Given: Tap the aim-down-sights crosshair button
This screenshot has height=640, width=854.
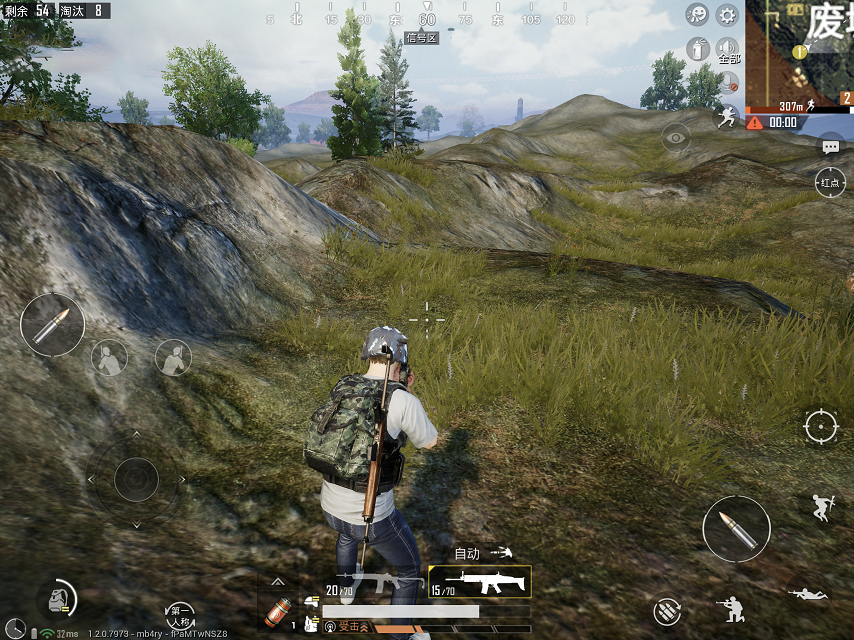Looking at the screenshot, I should pyautogui.click(x=821, y=427).
